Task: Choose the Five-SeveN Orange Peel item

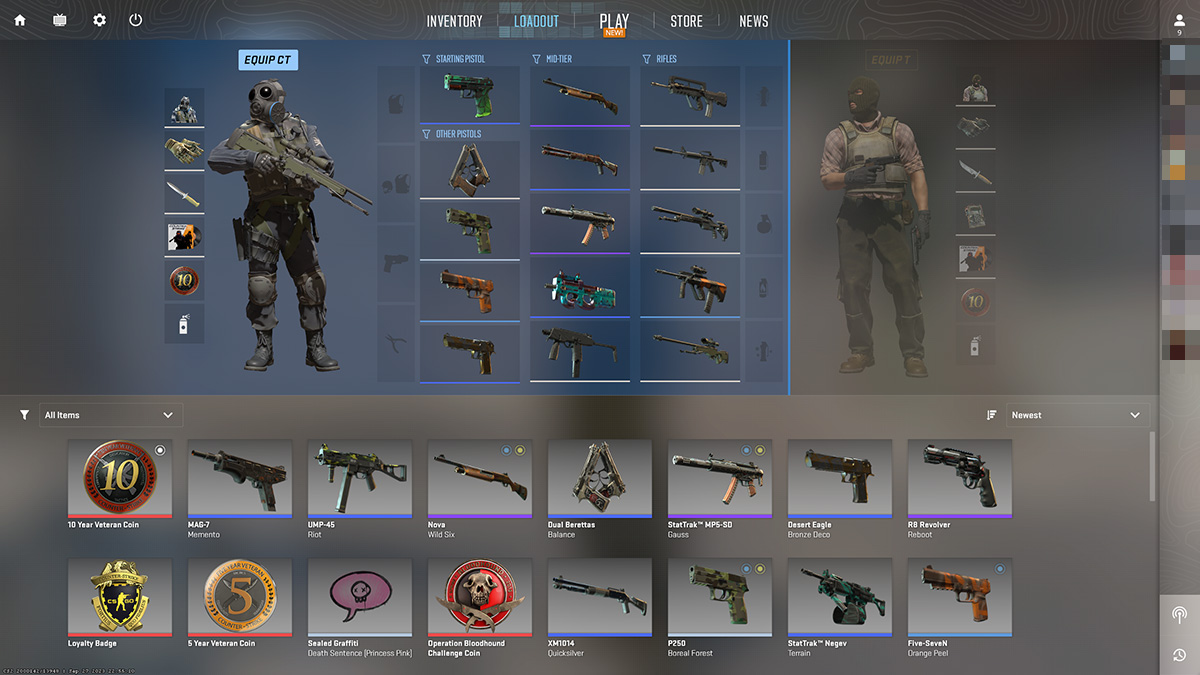Action: pos(960,597)
